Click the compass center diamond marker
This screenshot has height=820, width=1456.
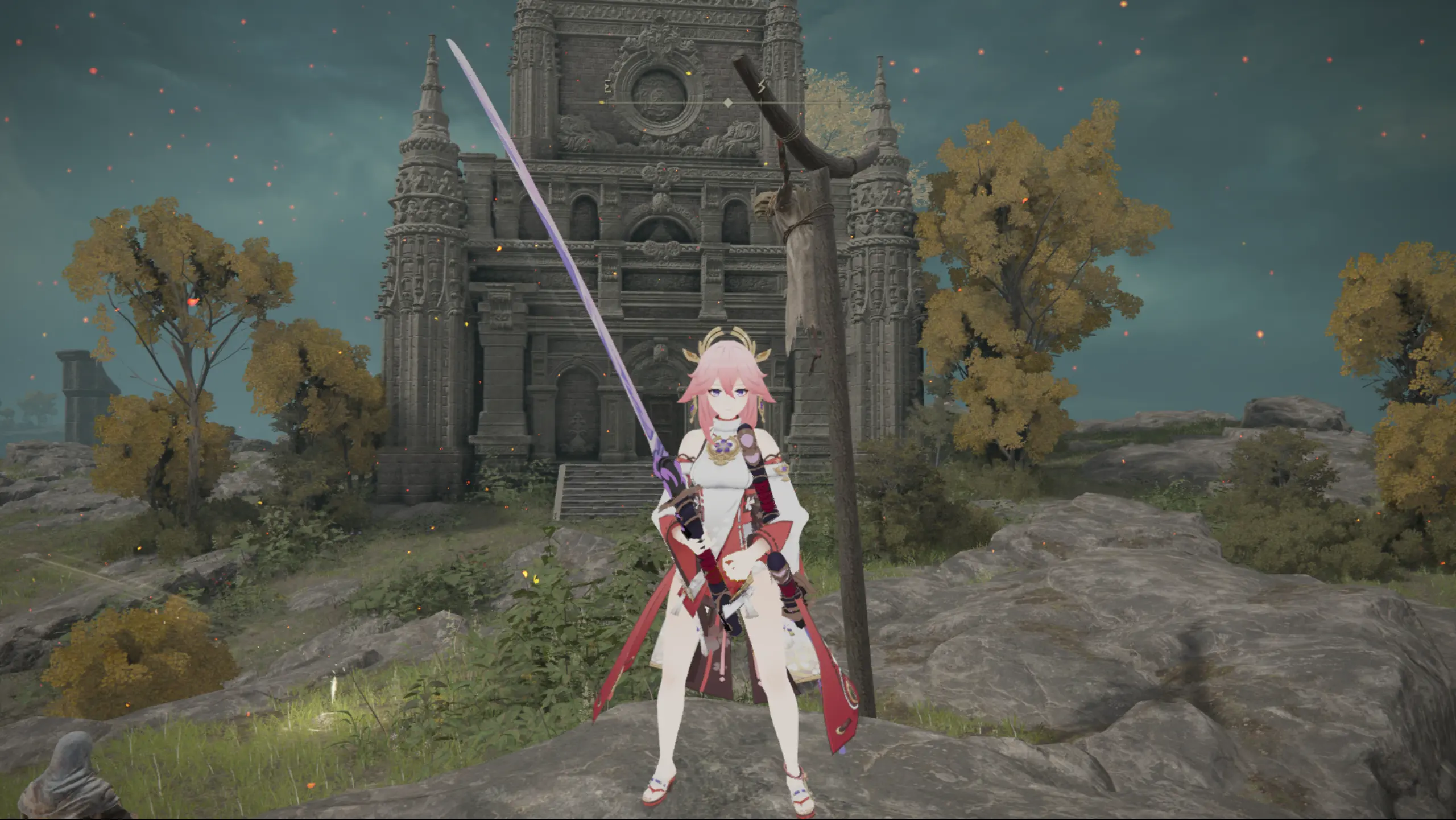727,103
